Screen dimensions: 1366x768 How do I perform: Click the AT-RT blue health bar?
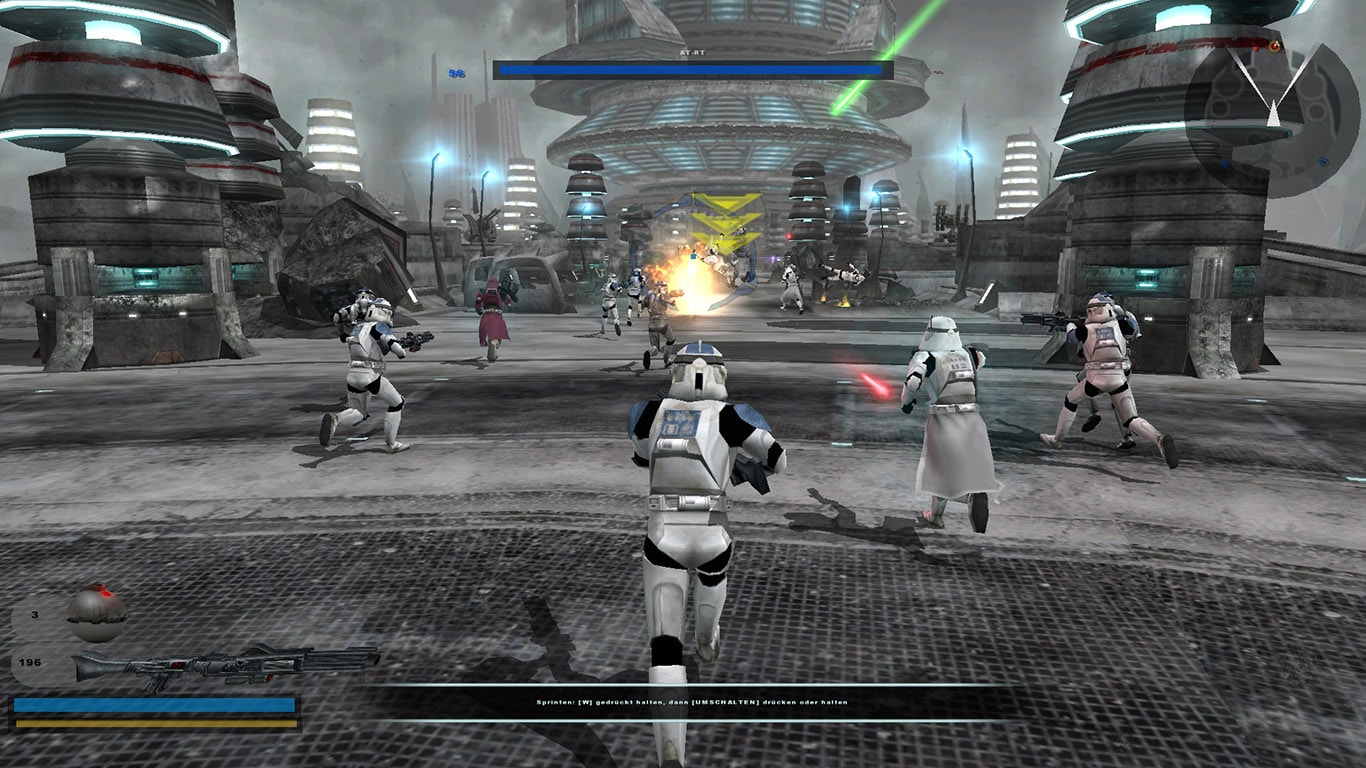tap(690, 69)
